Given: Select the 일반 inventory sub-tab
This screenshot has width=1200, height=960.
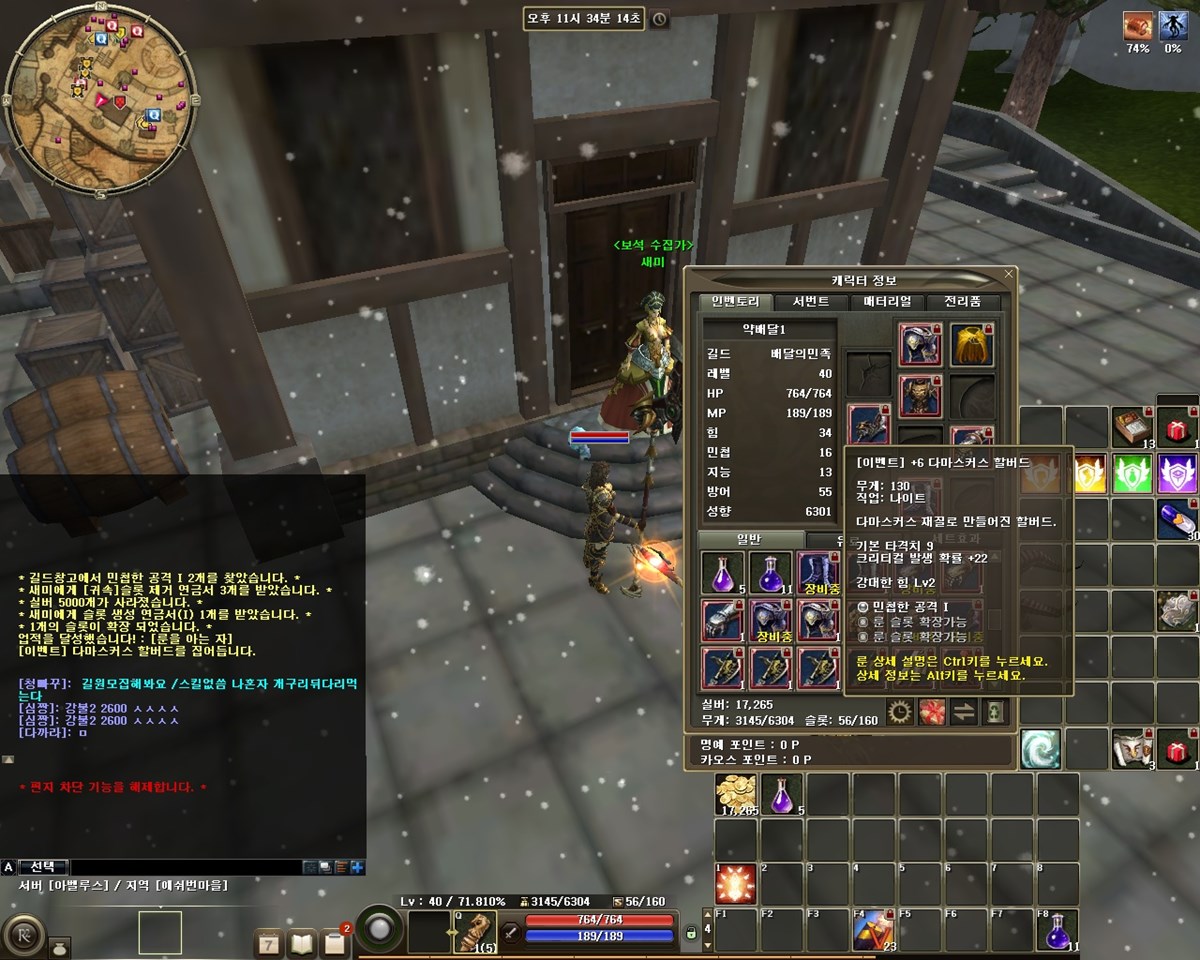Looking at the screenshot, I should pyautogui.click(x=749, y=539).
